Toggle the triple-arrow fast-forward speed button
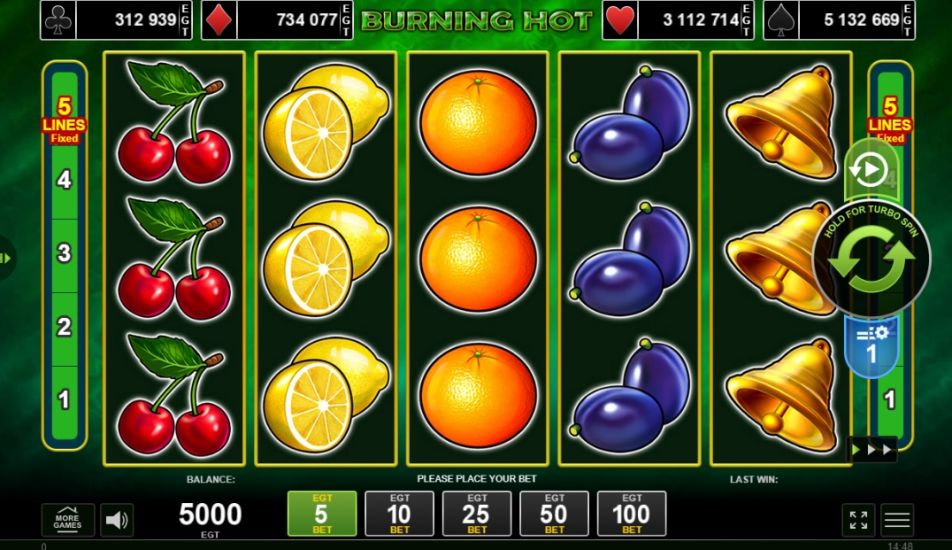Screen dimensions: 952x550 click(x=872, y=450)
